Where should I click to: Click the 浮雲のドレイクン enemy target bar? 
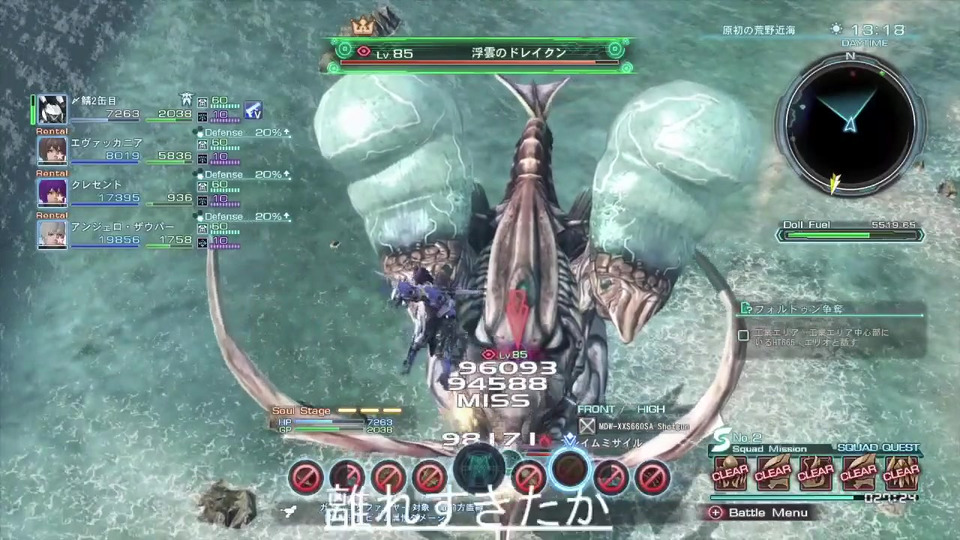point(486,52)
